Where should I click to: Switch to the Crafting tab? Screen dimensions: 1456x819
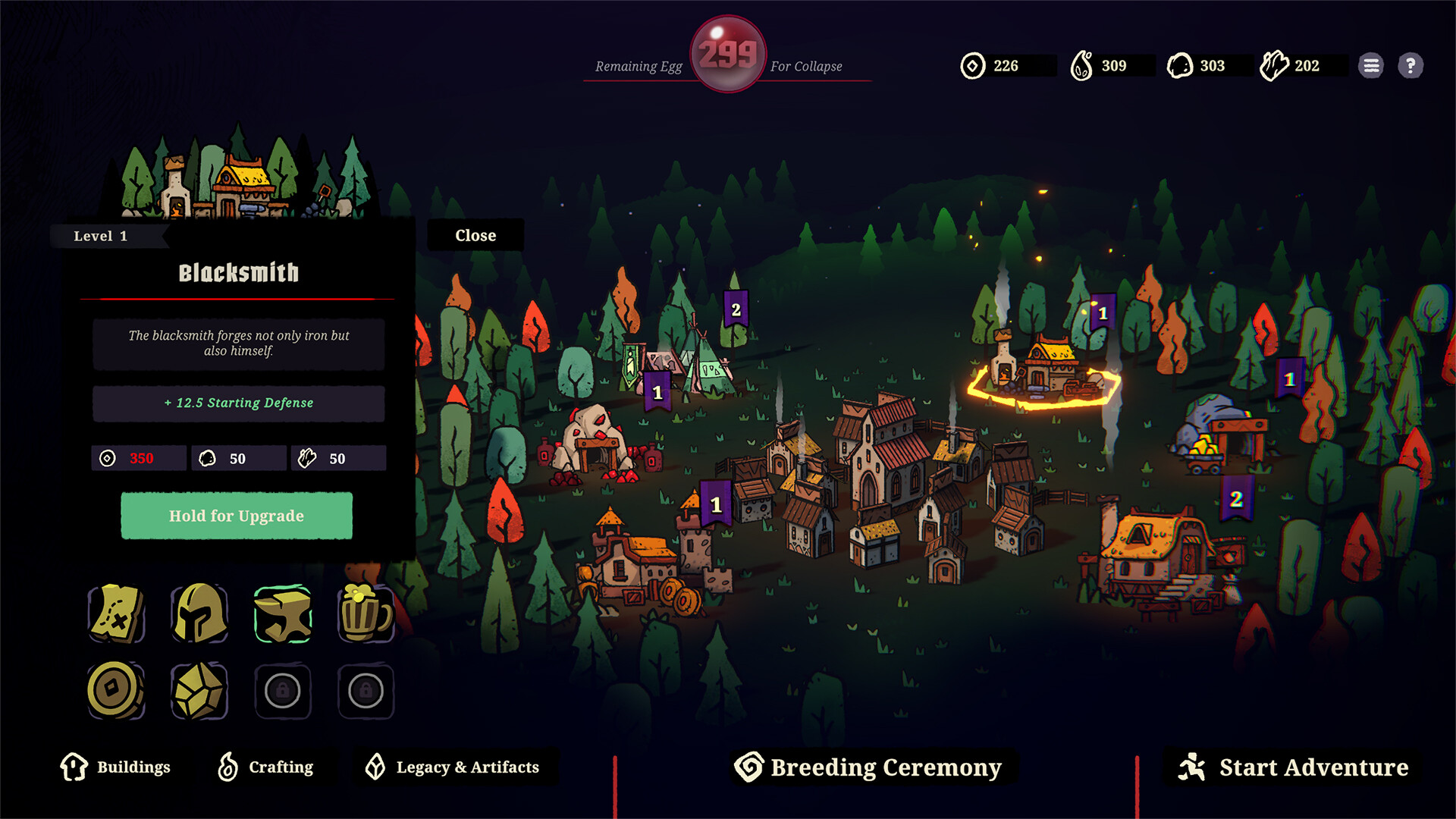coord(265,767)
